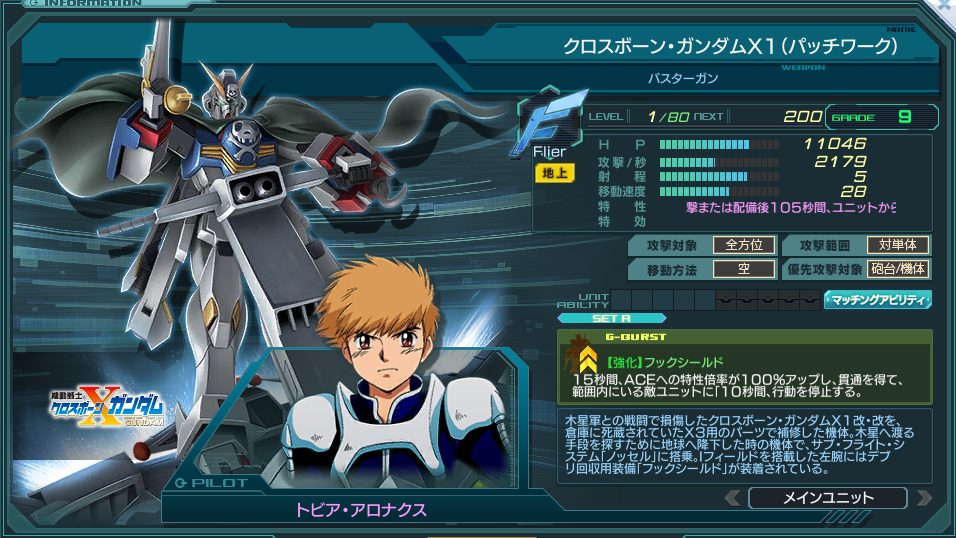Viewport: 956px width, 538px height.
Task: Click the scrolling 特性 trait description text
Action: point(790,207)
